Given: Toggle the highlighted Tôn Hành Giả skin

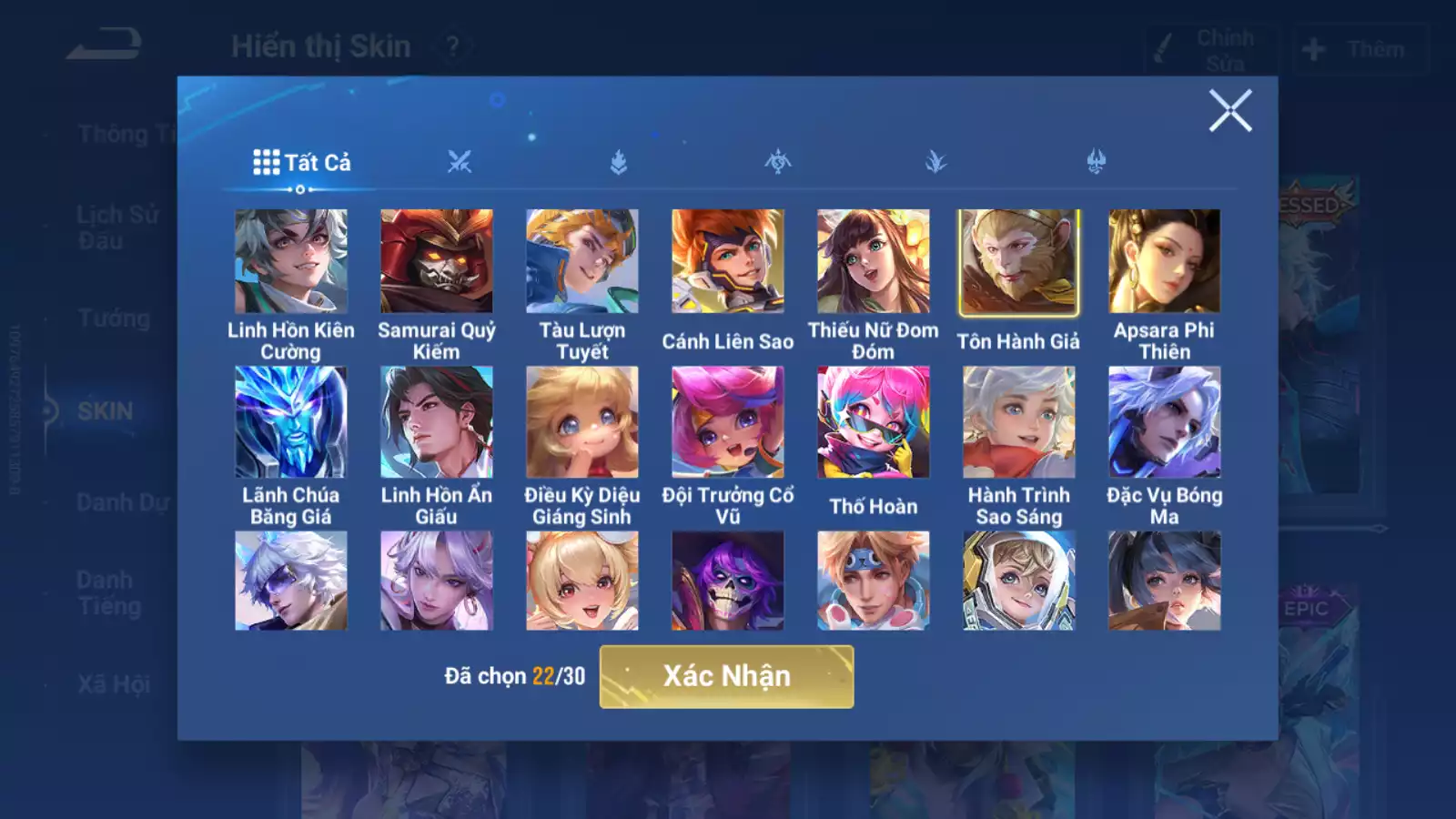Looking at the screenshot, I should 1019,262.
